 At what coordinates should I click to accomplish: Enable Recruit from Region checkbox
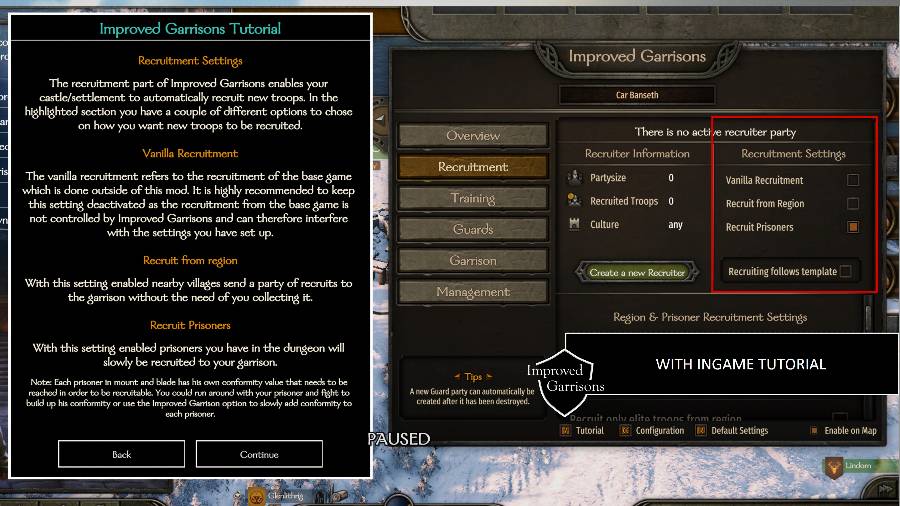click(853, 204)
